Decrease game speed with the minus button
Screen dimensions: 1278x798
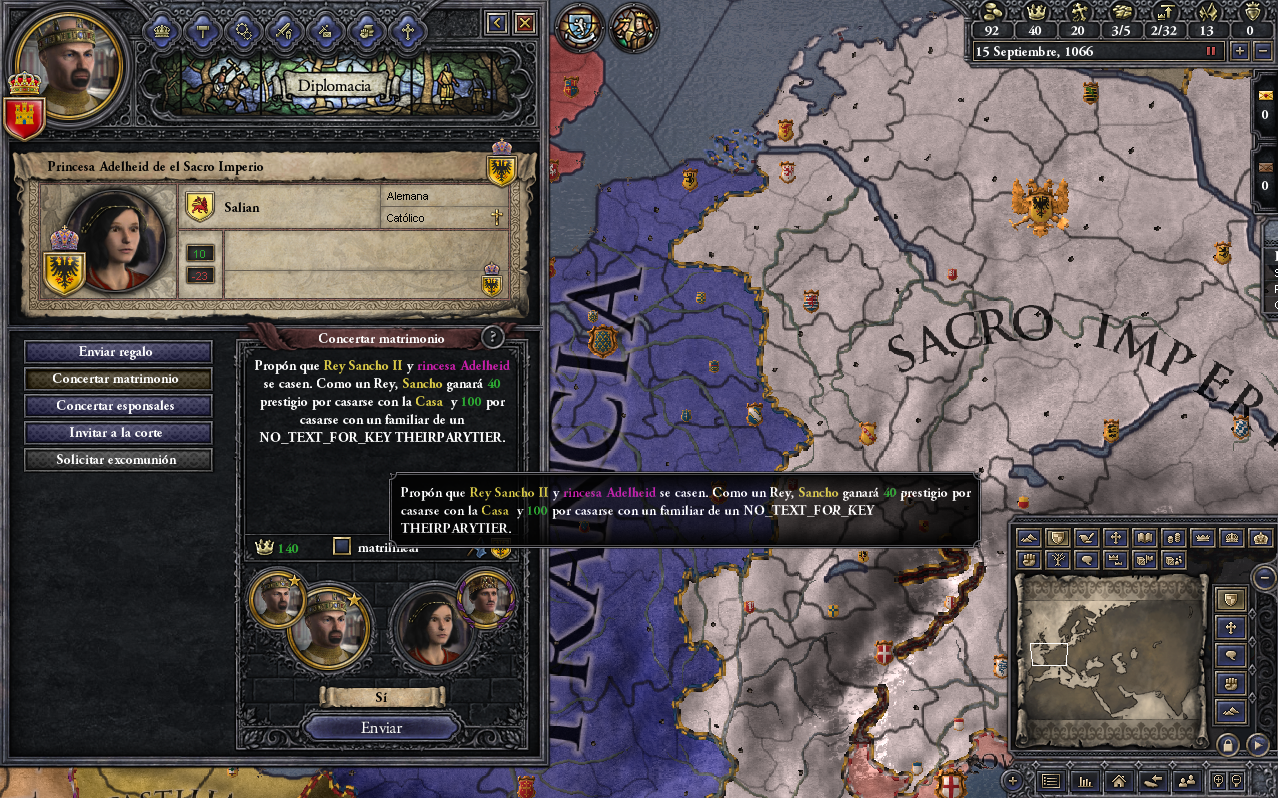click(1262, 51)
